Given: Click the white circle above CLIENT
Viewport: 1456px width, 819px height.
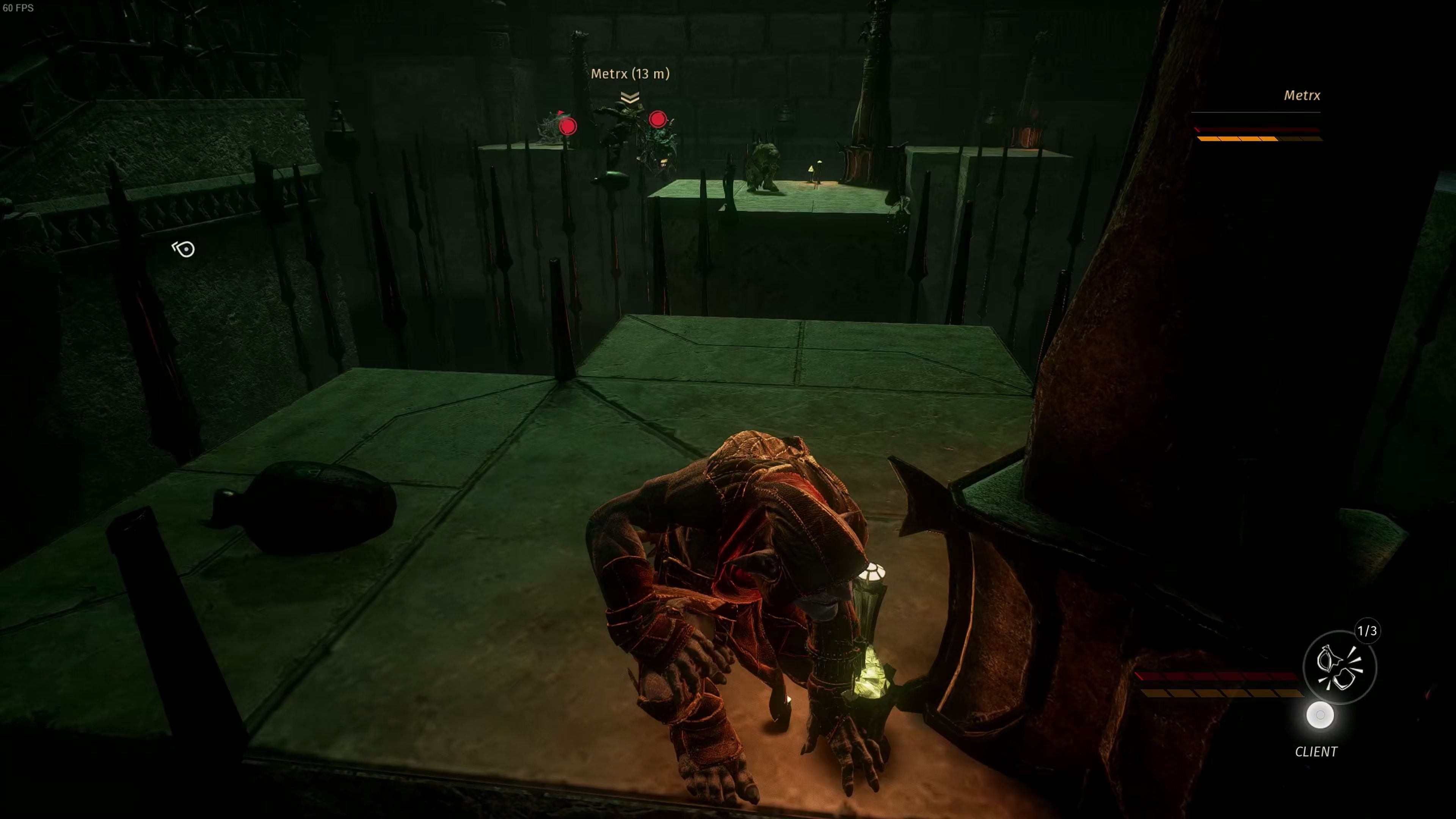Looking at the screenshot, I should 1320,715.
